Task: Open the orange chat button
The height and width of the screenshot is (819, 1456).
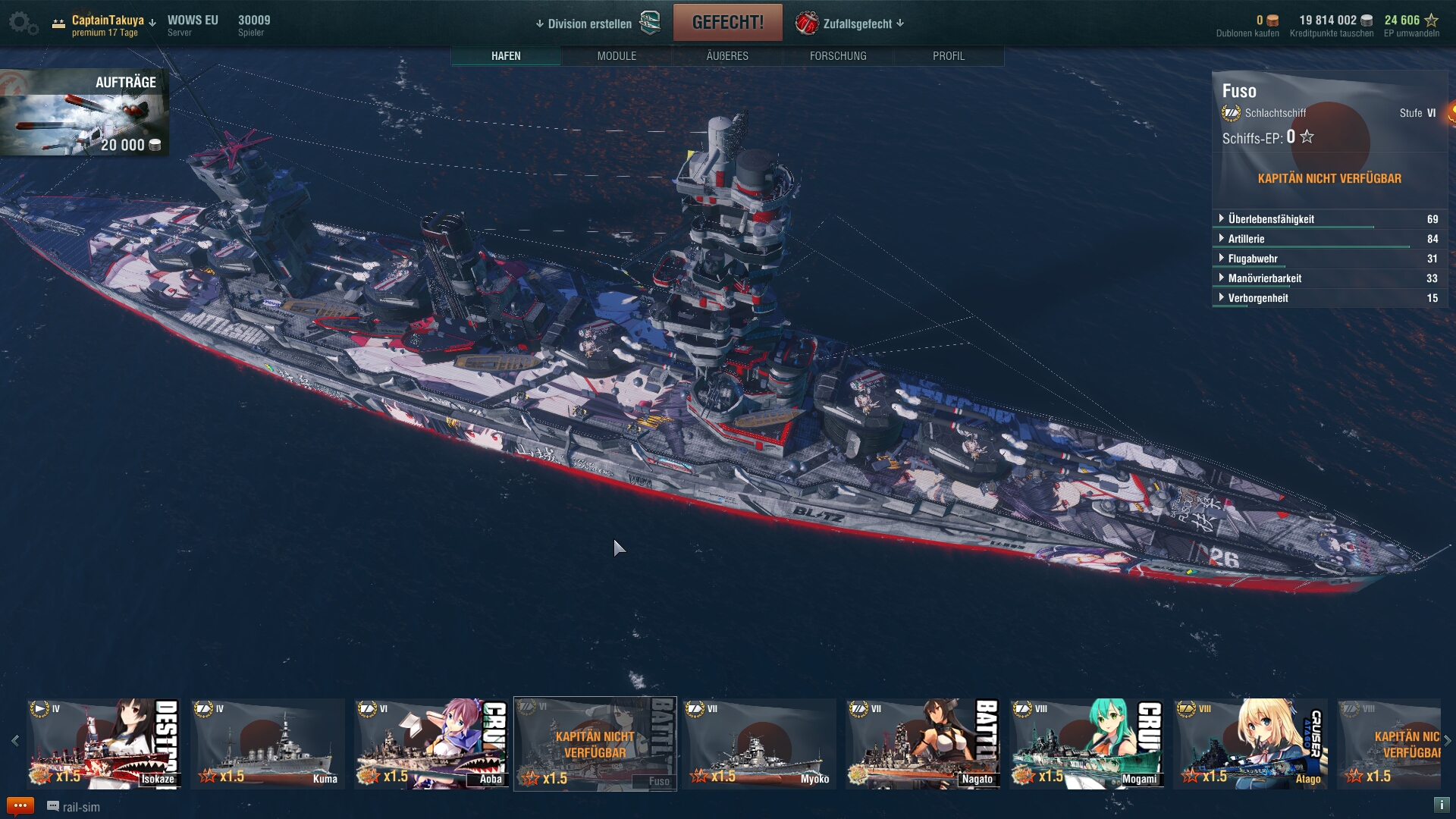Action: (20, 806)
